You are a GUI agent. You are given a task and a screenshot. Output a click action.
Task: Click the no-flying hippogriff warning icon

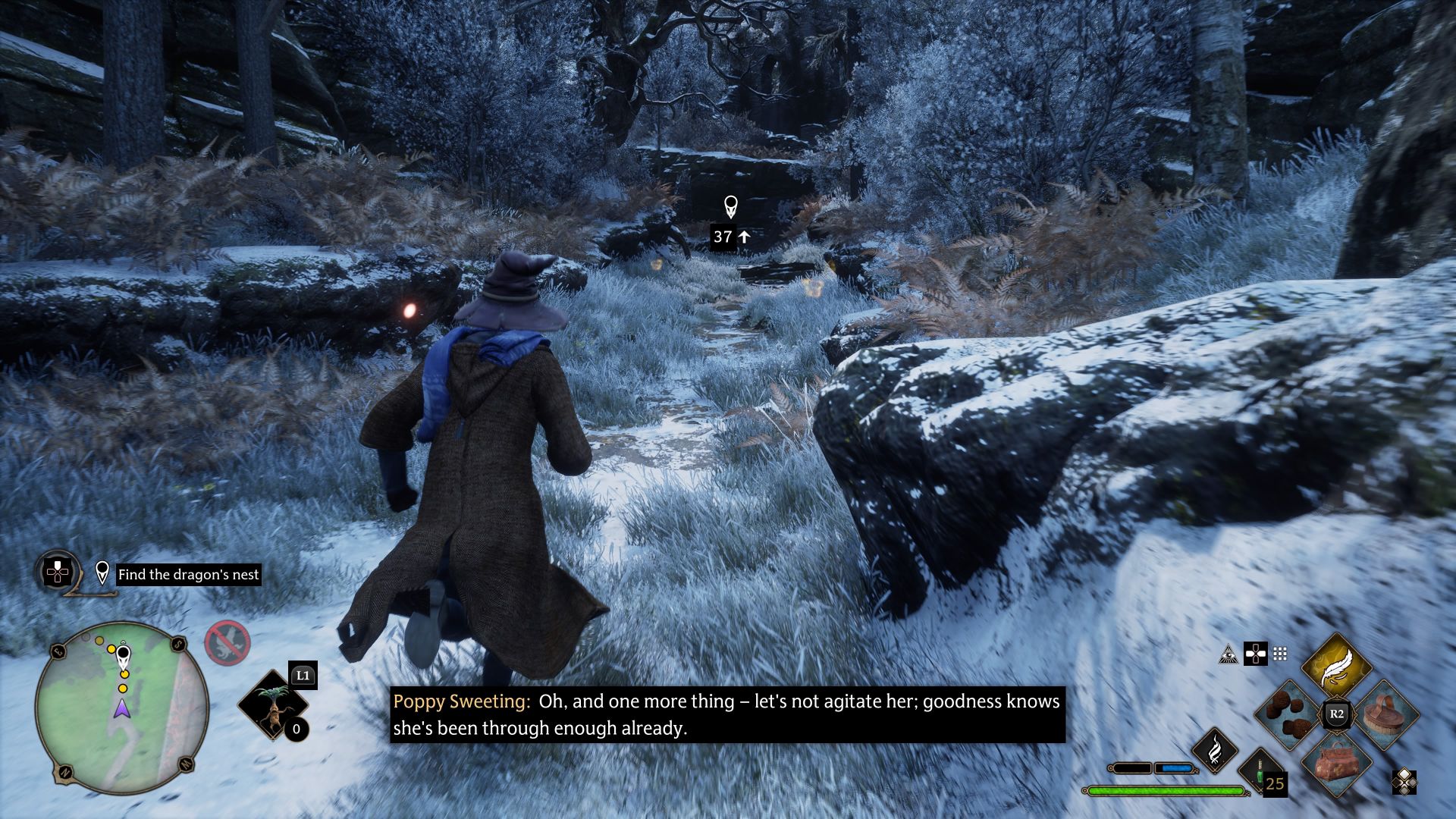[227, 643]
